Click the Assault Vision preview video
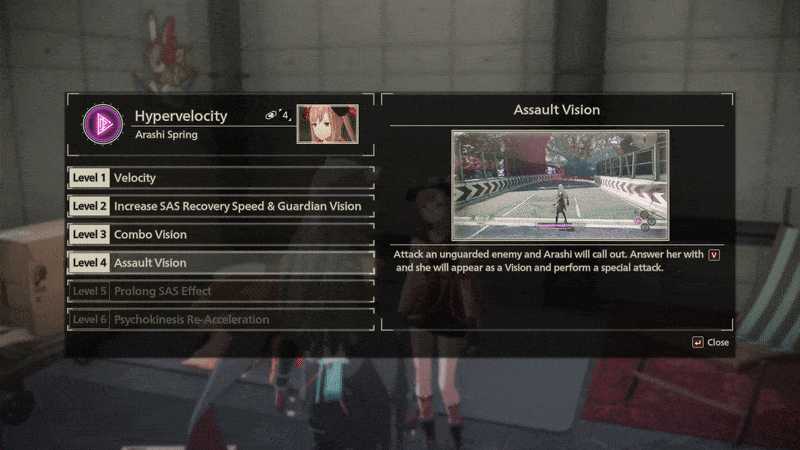Viewport: 800px width, 450px height. (x=559, y=184)
